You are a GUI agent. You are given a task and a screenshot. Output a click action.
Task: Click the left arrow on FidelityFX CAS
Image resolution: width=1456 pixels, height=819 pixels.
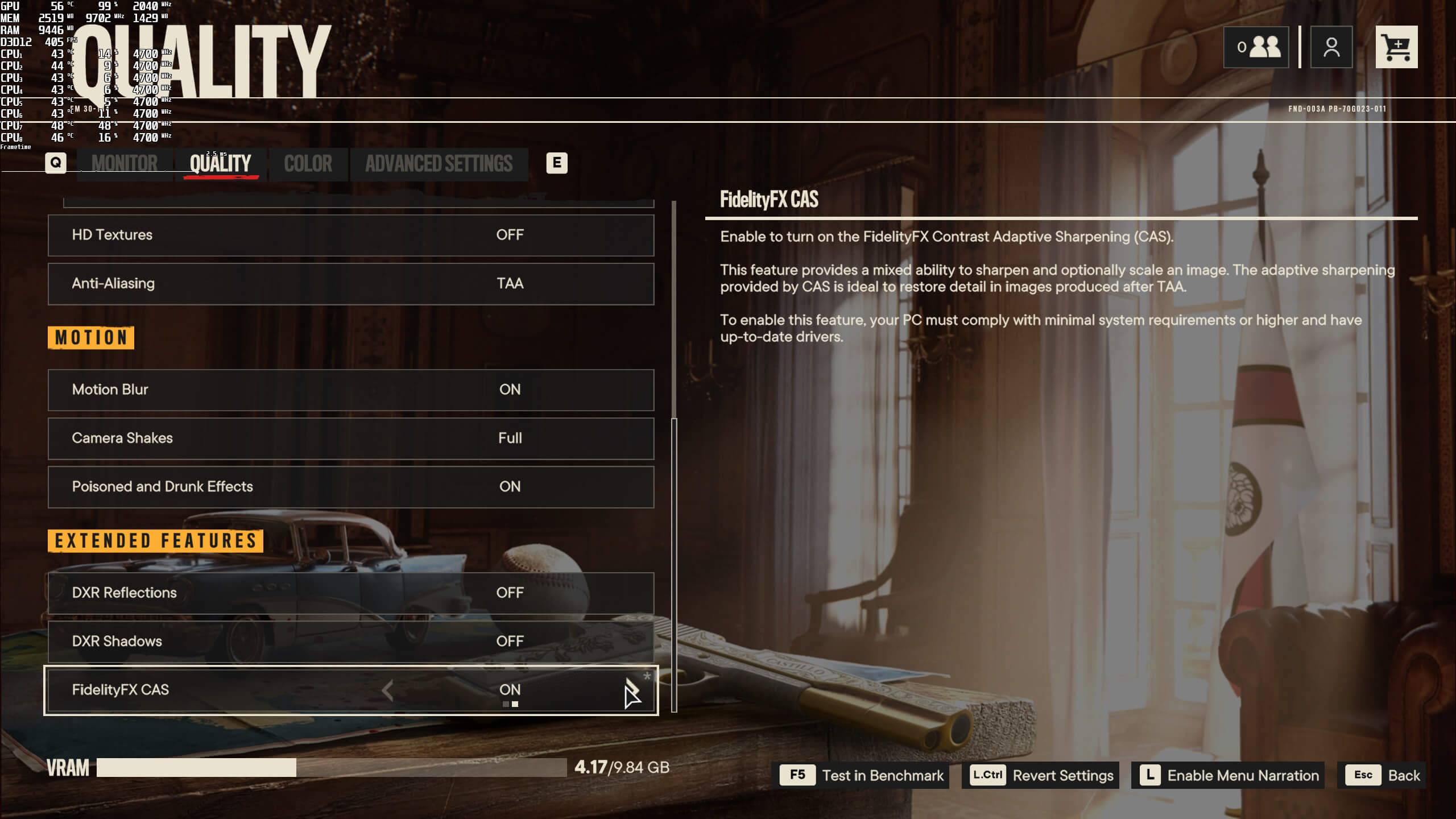click(388, 690)
